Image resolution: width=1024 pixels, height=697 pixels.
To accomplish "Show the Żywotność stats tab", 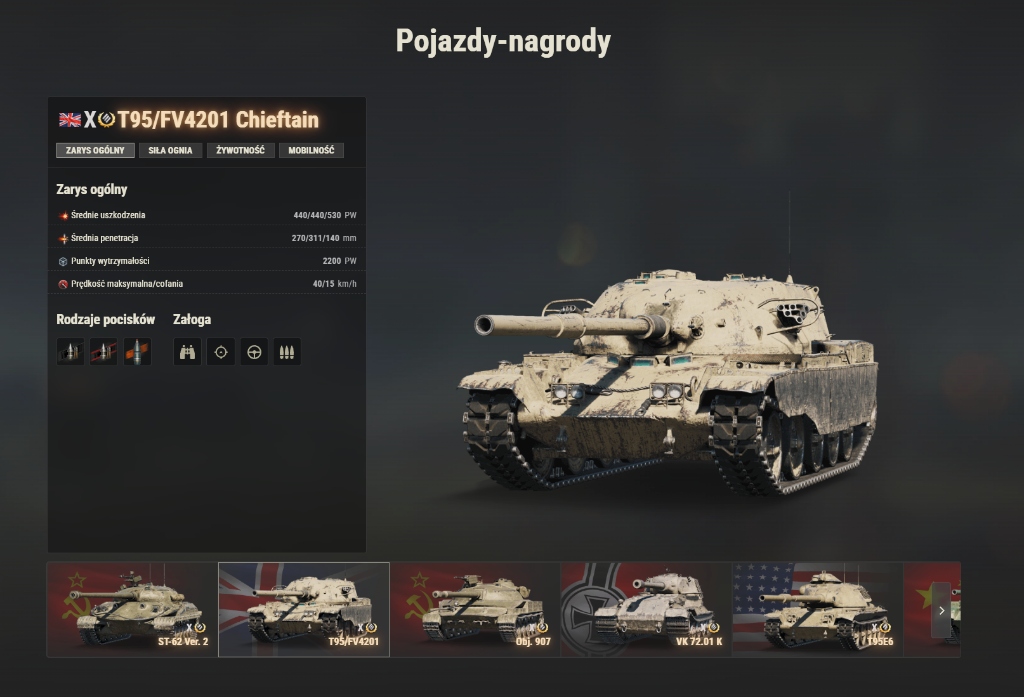I will 240,151.
